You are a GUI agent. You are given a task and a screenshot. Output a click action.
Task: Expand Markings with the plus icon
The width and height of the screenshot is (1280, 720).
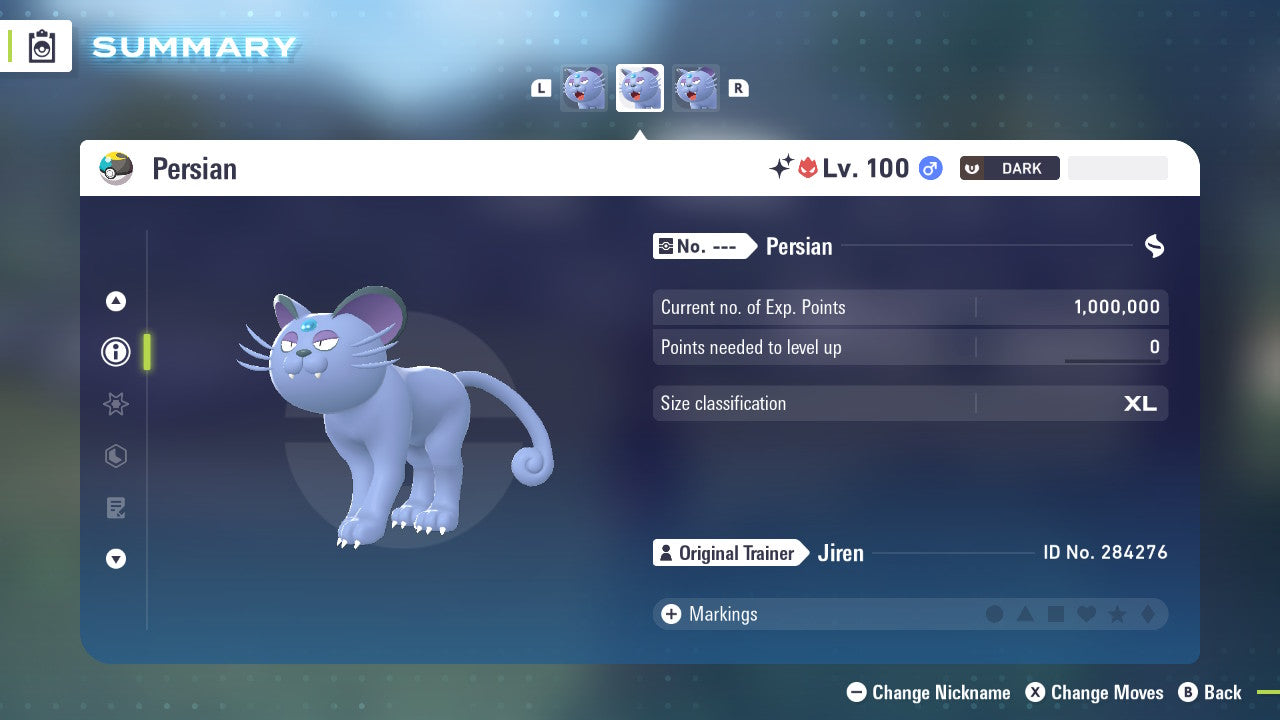tap(671, 614)
